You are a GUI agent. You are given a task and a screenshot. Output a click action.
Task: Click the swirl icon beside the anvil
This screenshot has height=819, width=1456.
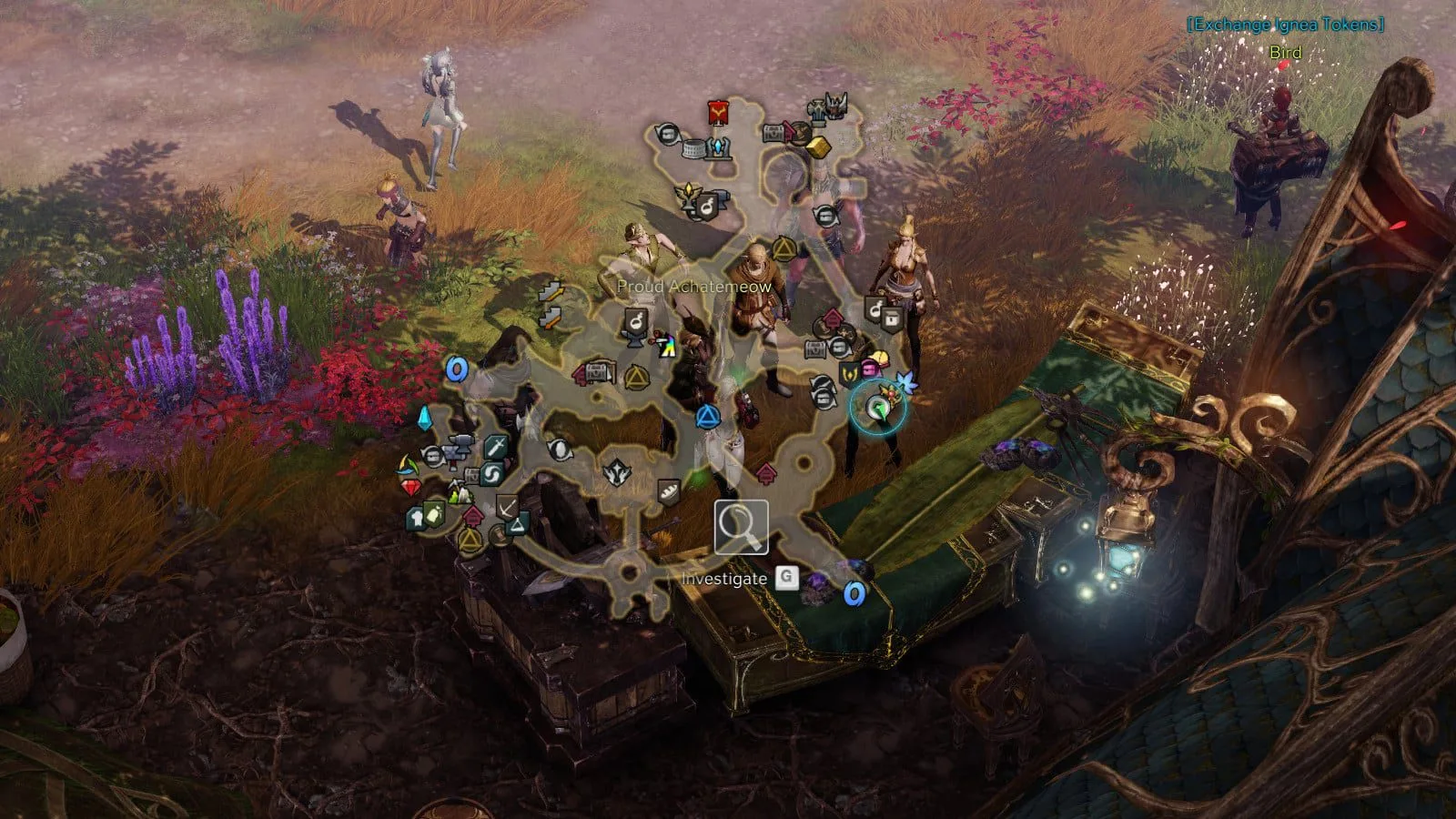(491, 474)
